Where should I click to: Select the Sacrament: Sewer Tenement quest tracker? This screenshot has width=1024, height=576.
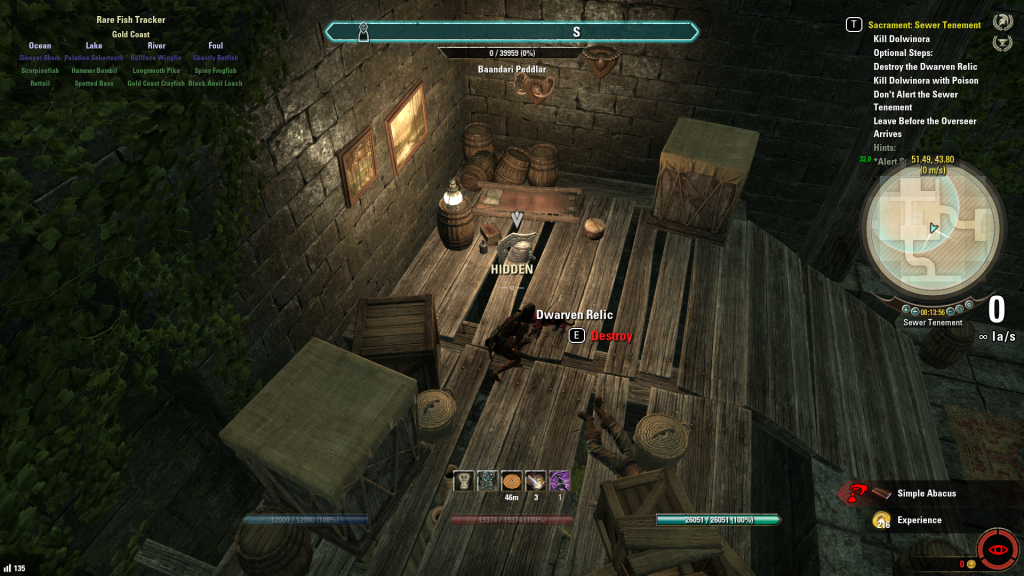[924, 25]
